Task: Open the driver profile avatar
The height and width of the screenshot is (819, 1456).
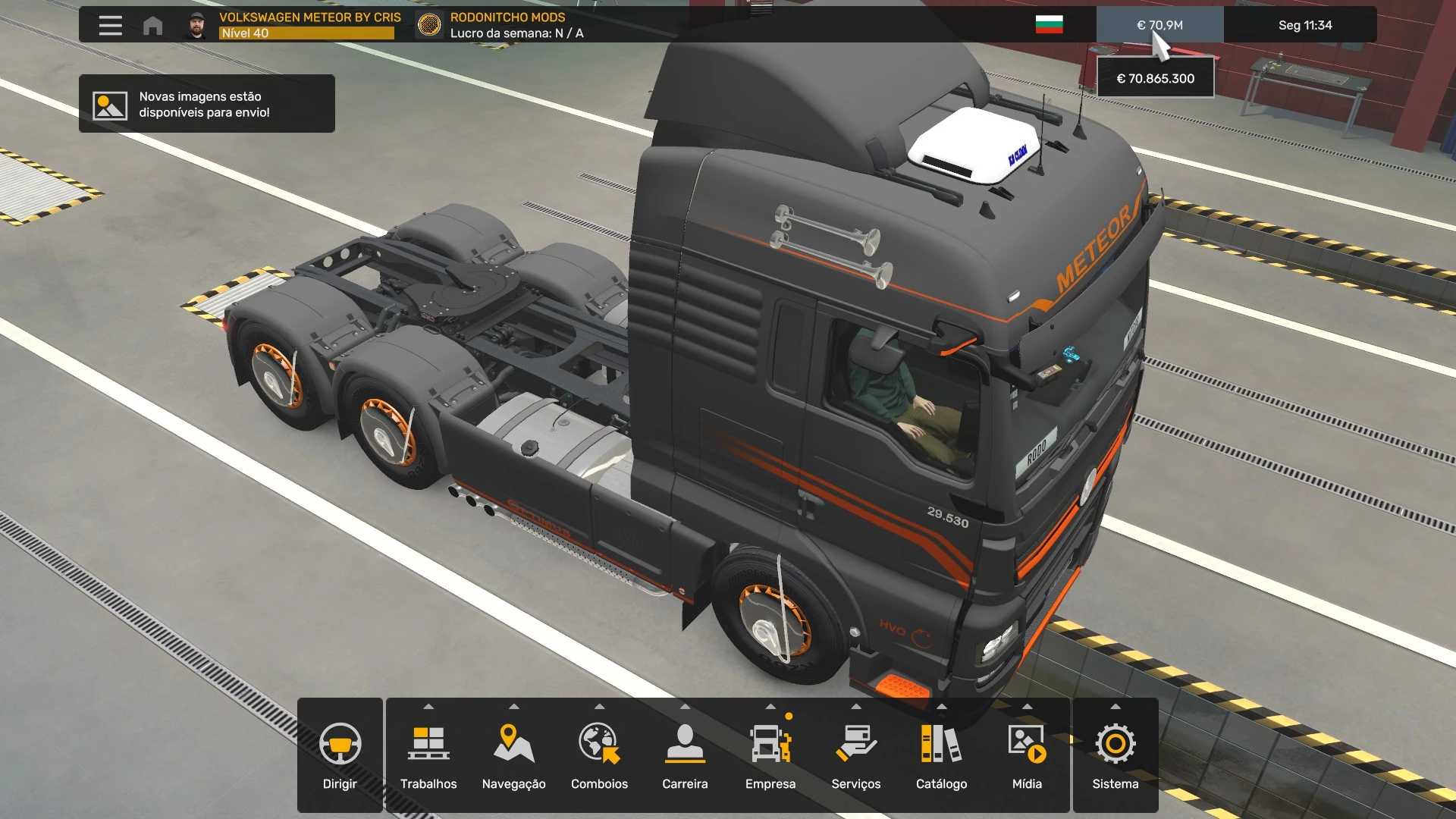Action: pyautogui.click(x=196, y=25)
